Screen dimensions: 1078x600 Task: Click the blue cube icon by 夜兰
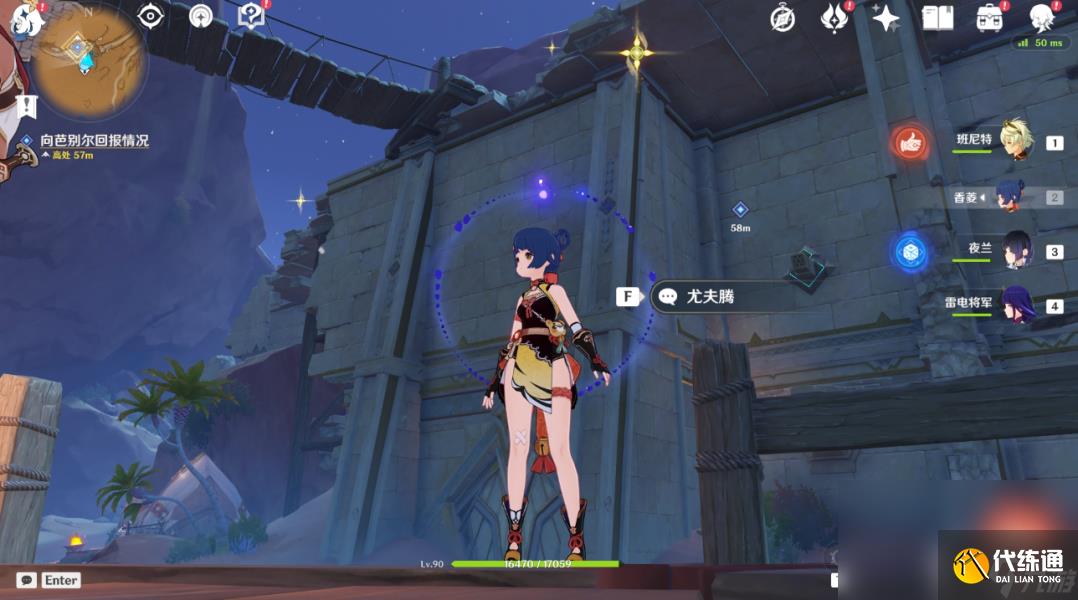910,252
